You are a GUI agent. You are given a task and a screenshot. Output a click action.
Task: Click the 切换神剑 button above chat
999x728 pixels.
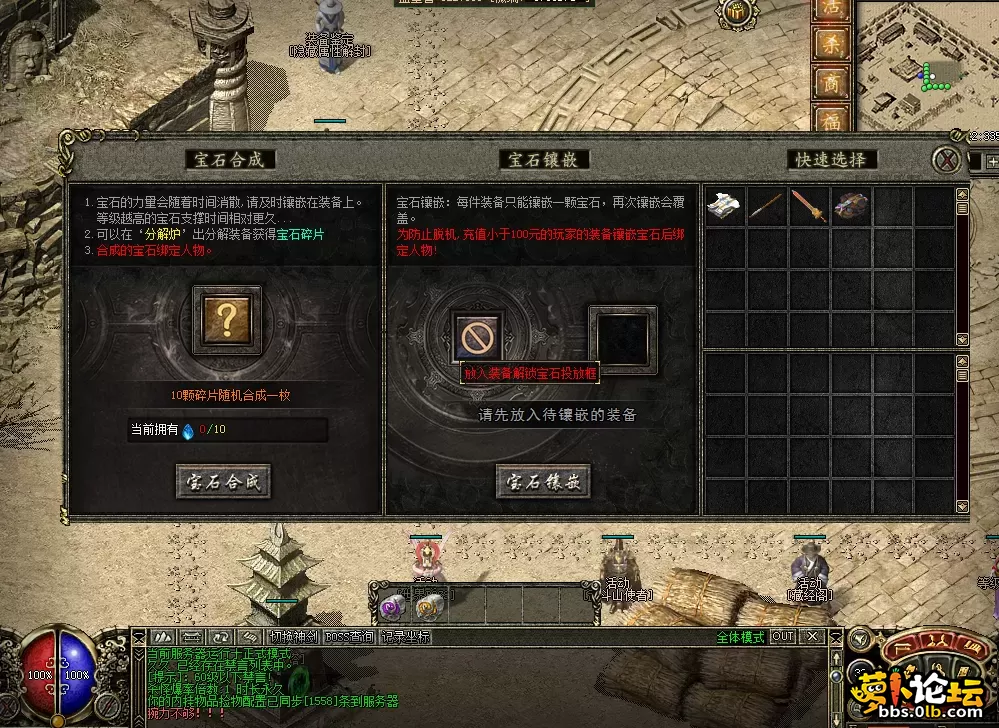pyautogui.click(x=294, y=637)
